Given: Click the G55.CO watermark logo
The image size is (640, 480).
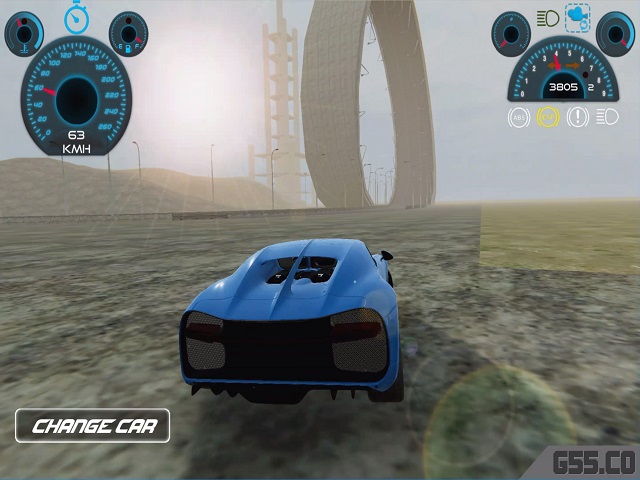Looking at the screenshot, I should pyautogui.click(x=594, y=462).
